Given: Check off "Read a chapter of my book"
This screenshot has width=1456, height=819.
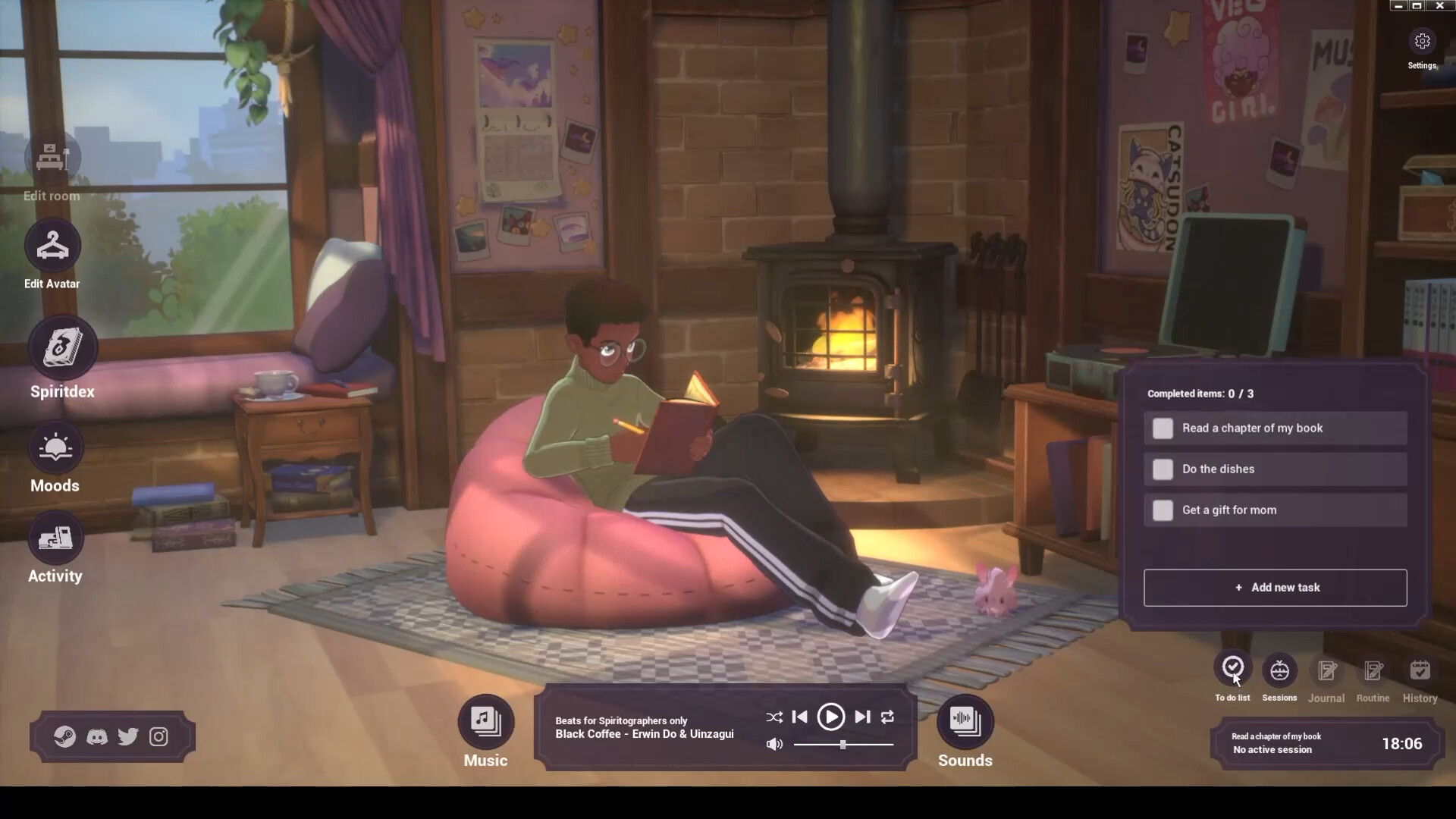Looking at the screenshot, I should pos(1163,428).
